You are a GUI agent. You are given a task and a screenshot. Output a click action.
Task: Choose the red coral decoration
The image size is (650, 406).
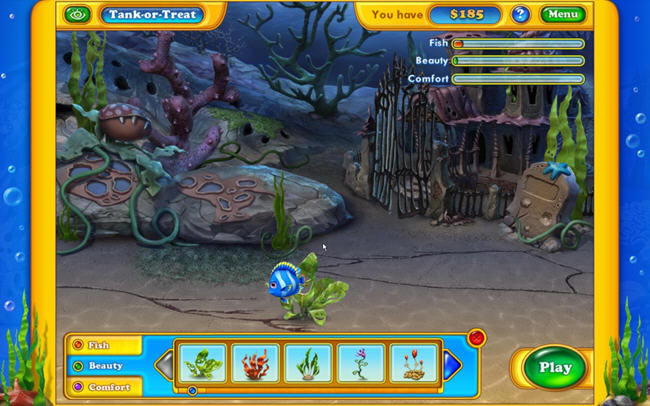tap(255, 362)
